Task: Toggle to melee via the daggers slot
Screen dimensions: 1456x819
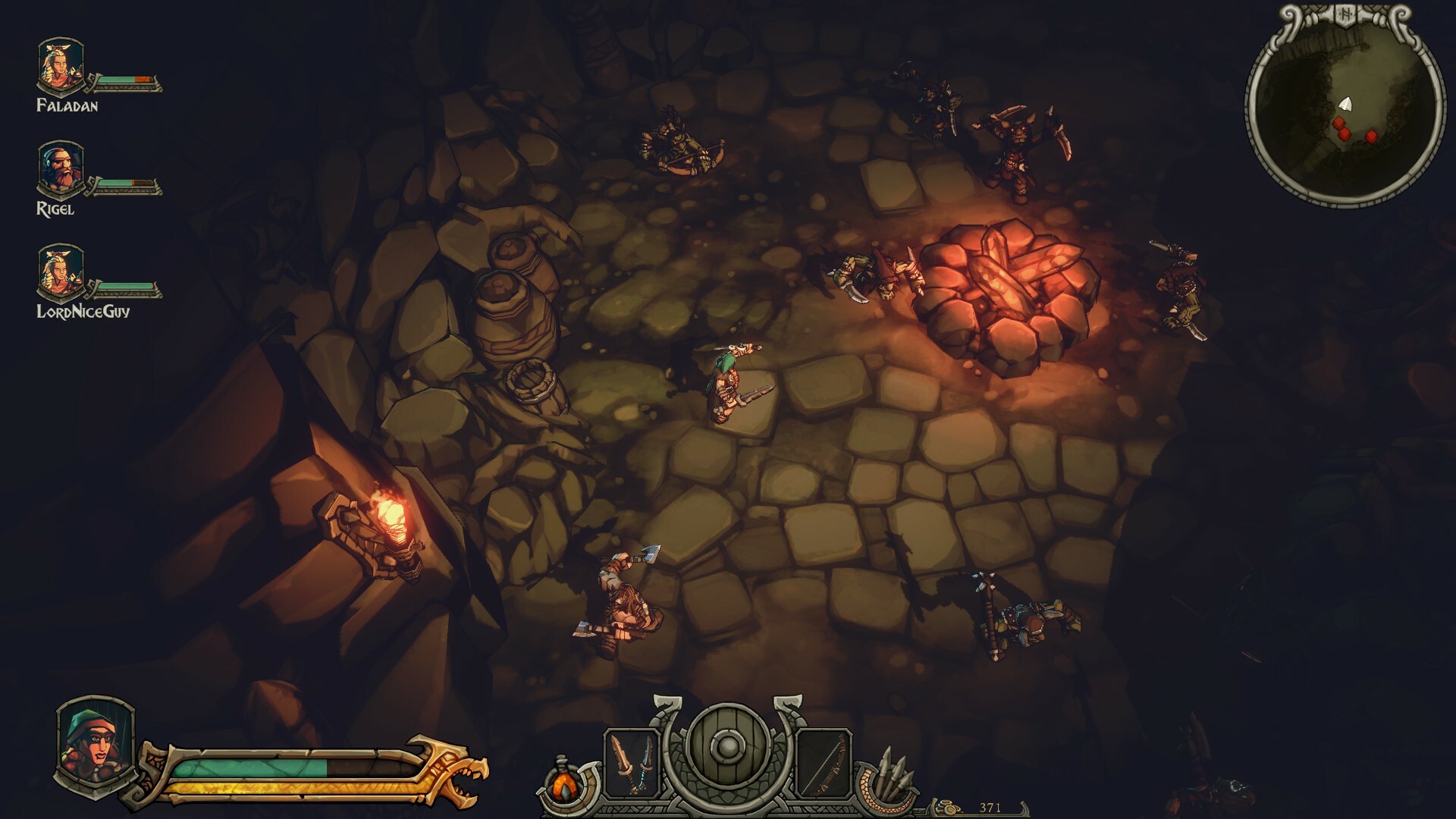Action: pyautogui.click(x=632, y=762)
